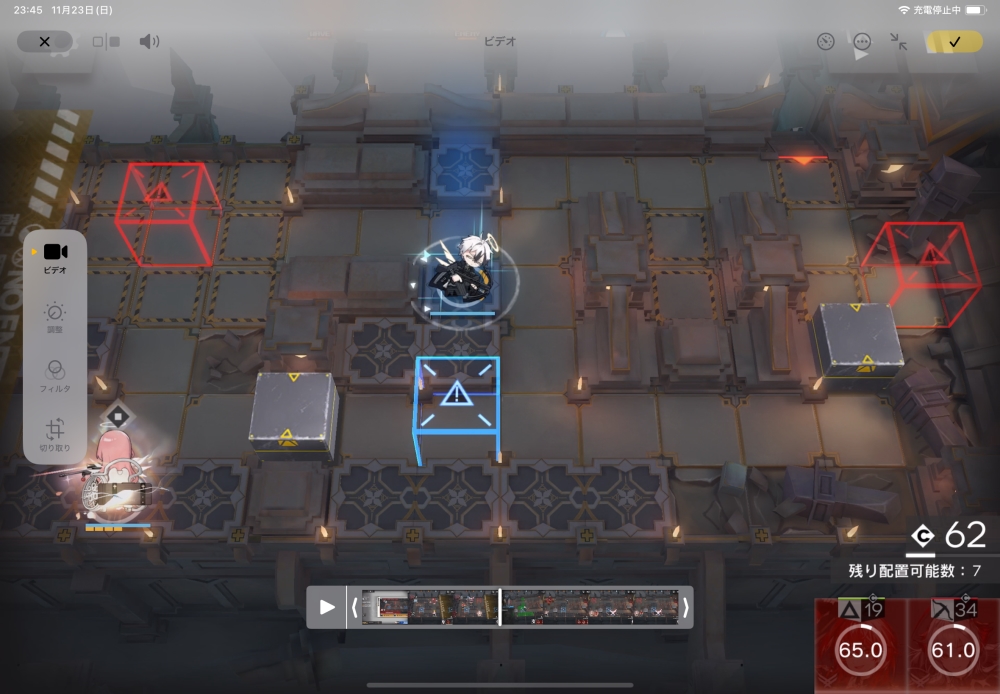Select the operator card costing 19
Screen dimensions: 1000x694
860,645
